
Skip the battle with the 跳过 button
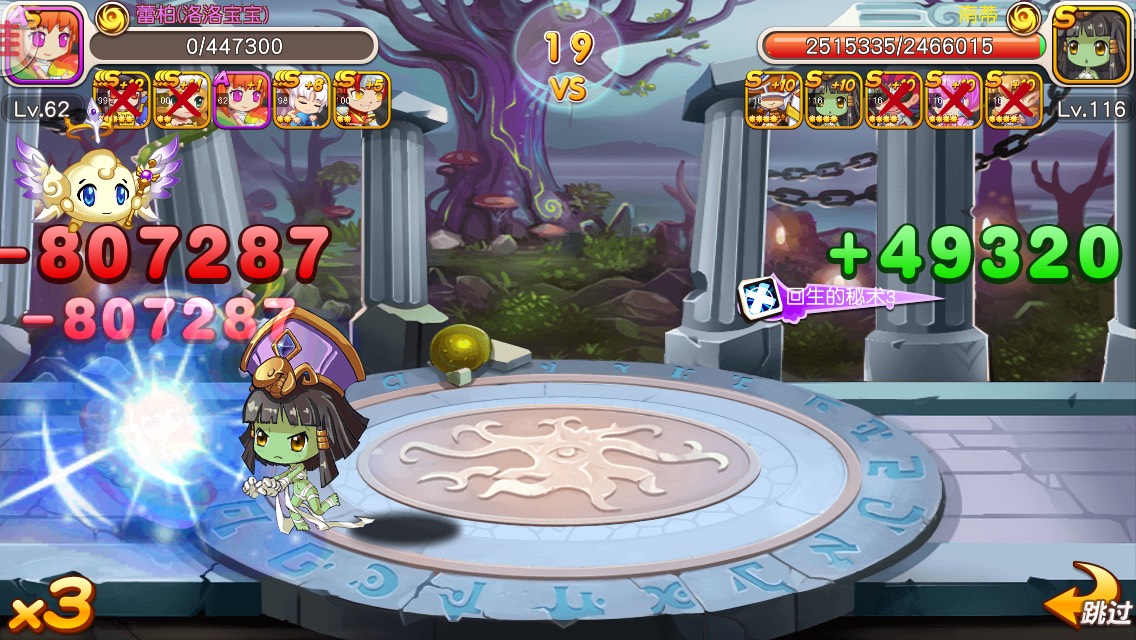[1090, 604]
